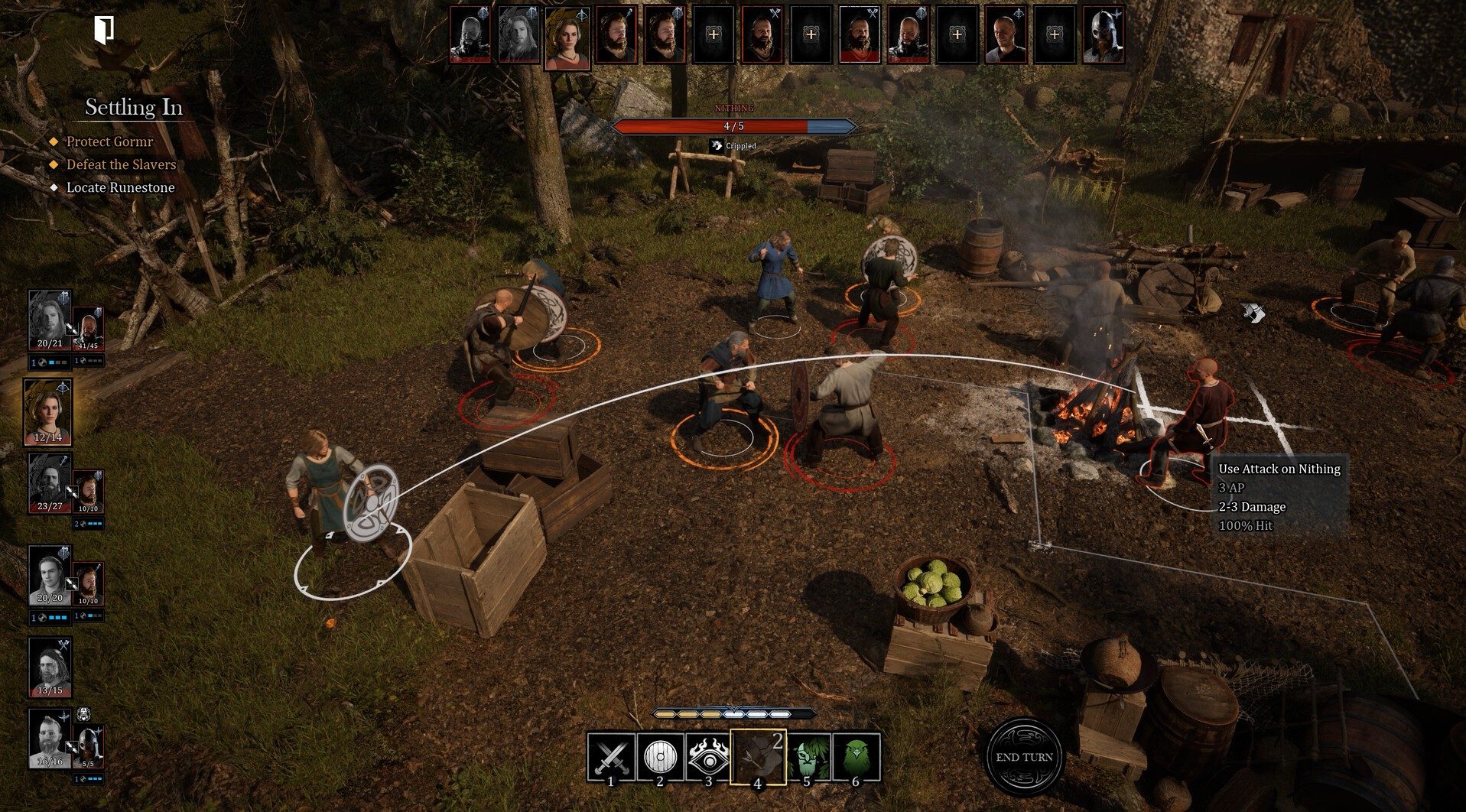This screenshot has width=1466, height=812.
Task: Select the crossed swords attack ability
Action: pyautogui.click(x=611, y=757)
